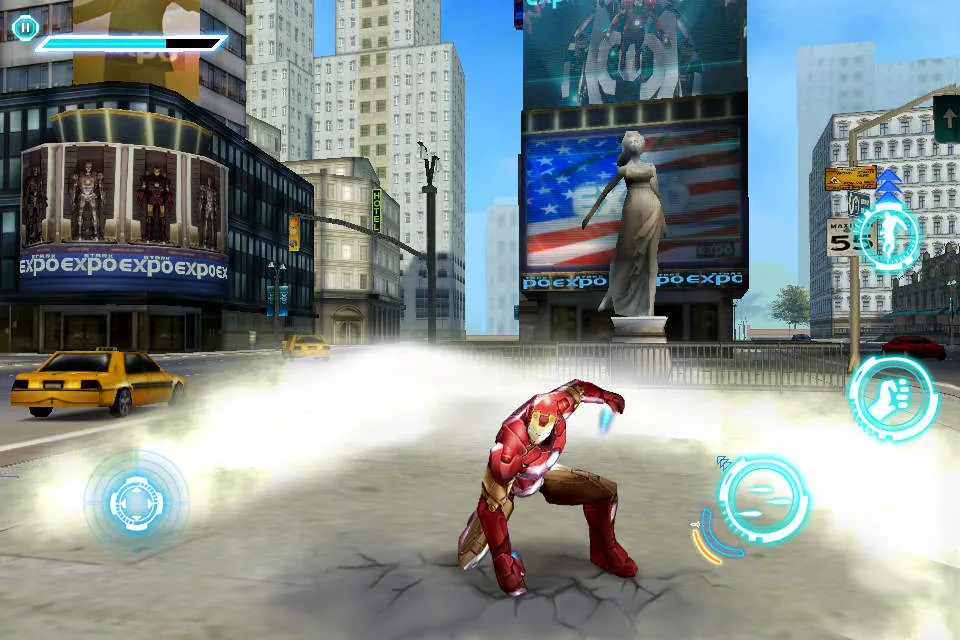
Task: Use the fist melee attack button
Action: [892, 399]
